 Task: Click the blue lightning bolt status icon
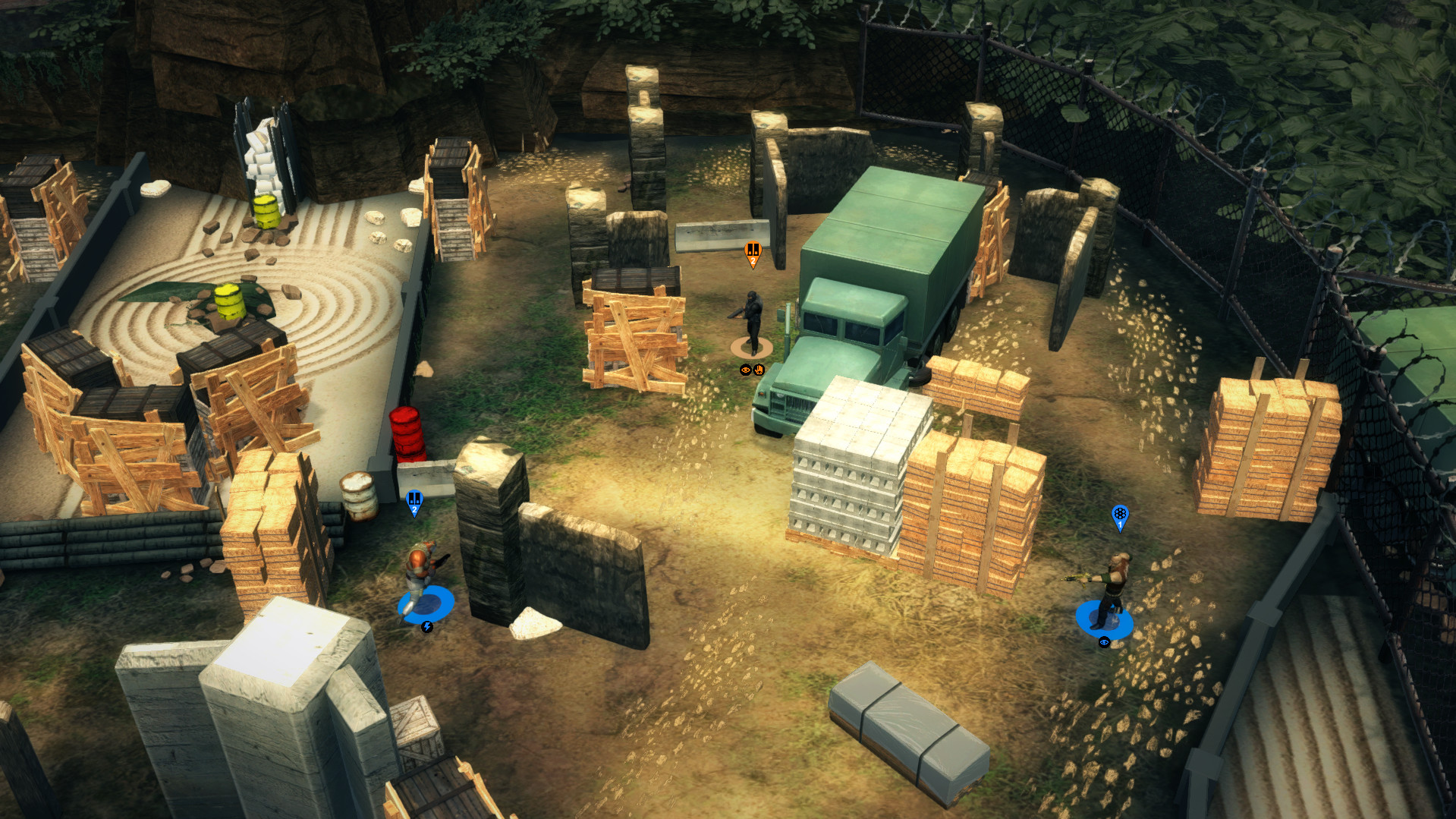[x=427, y=627]
